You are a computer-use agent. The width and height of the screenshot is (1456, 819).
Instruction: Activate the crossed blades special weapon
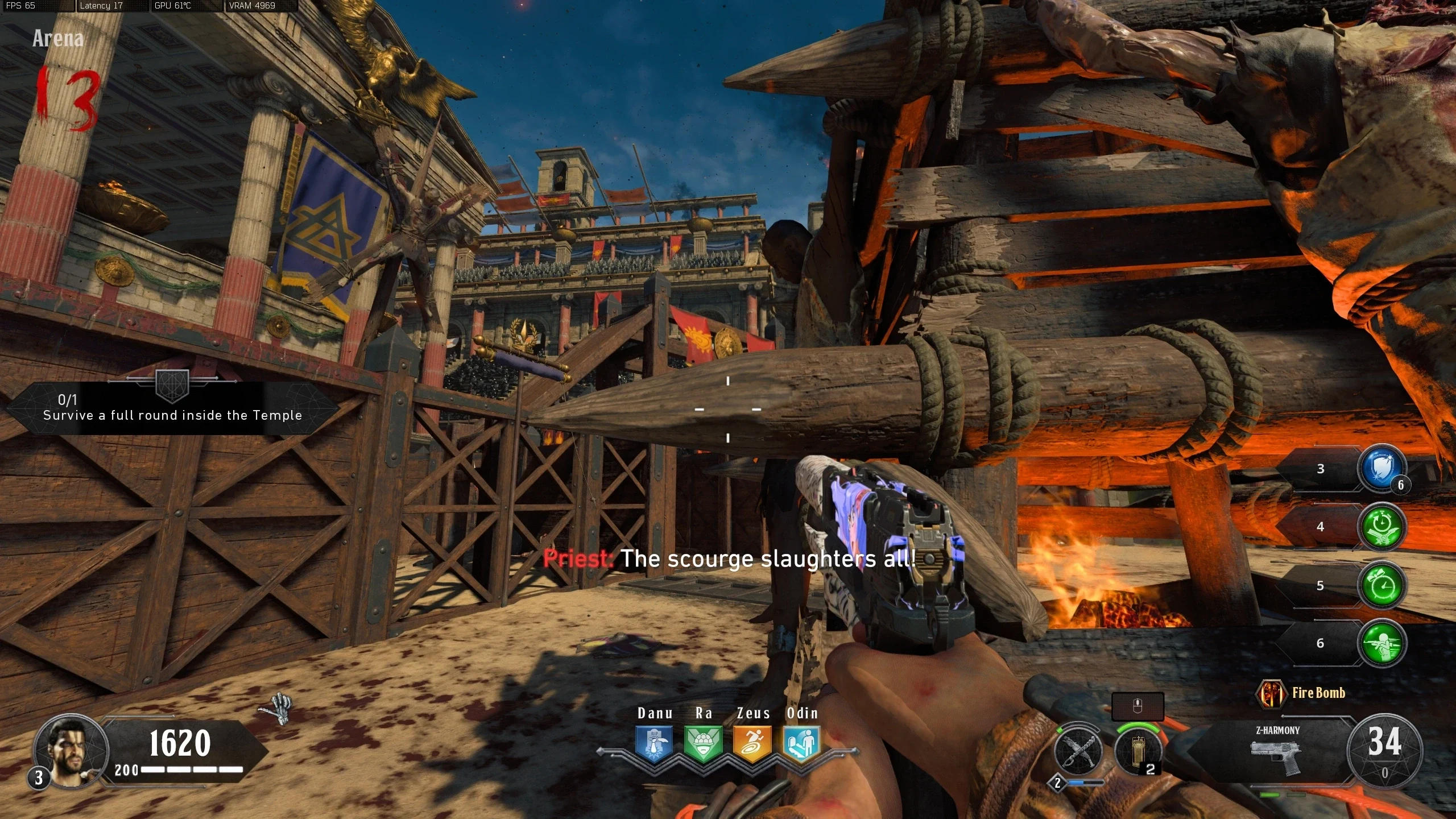point(1078,751)
